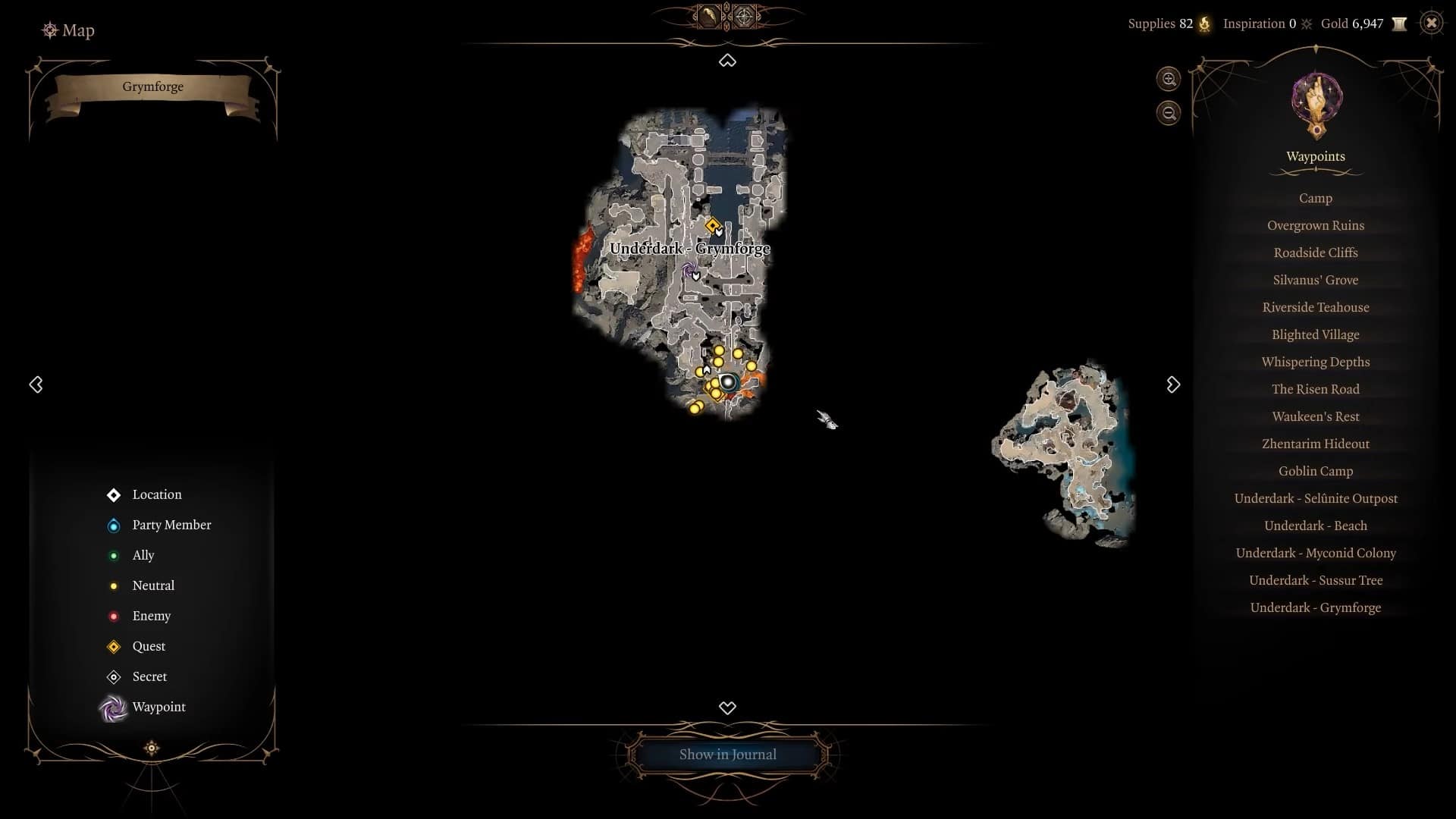
Task: Select the Underdark - Sussur Tree waypoint entry
Action: coord(1315,580)
